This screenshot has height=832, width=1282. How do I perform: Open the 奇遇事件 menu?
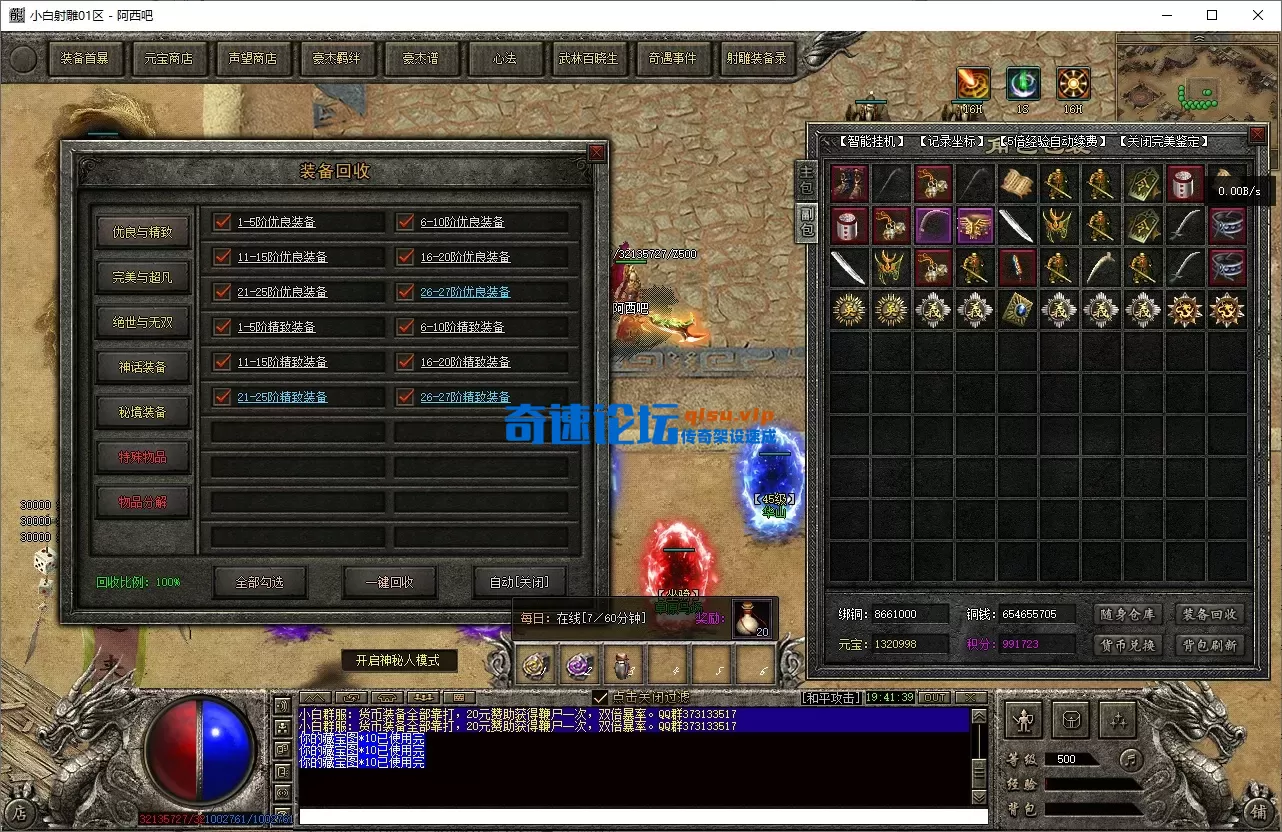[x=672, y=59]
